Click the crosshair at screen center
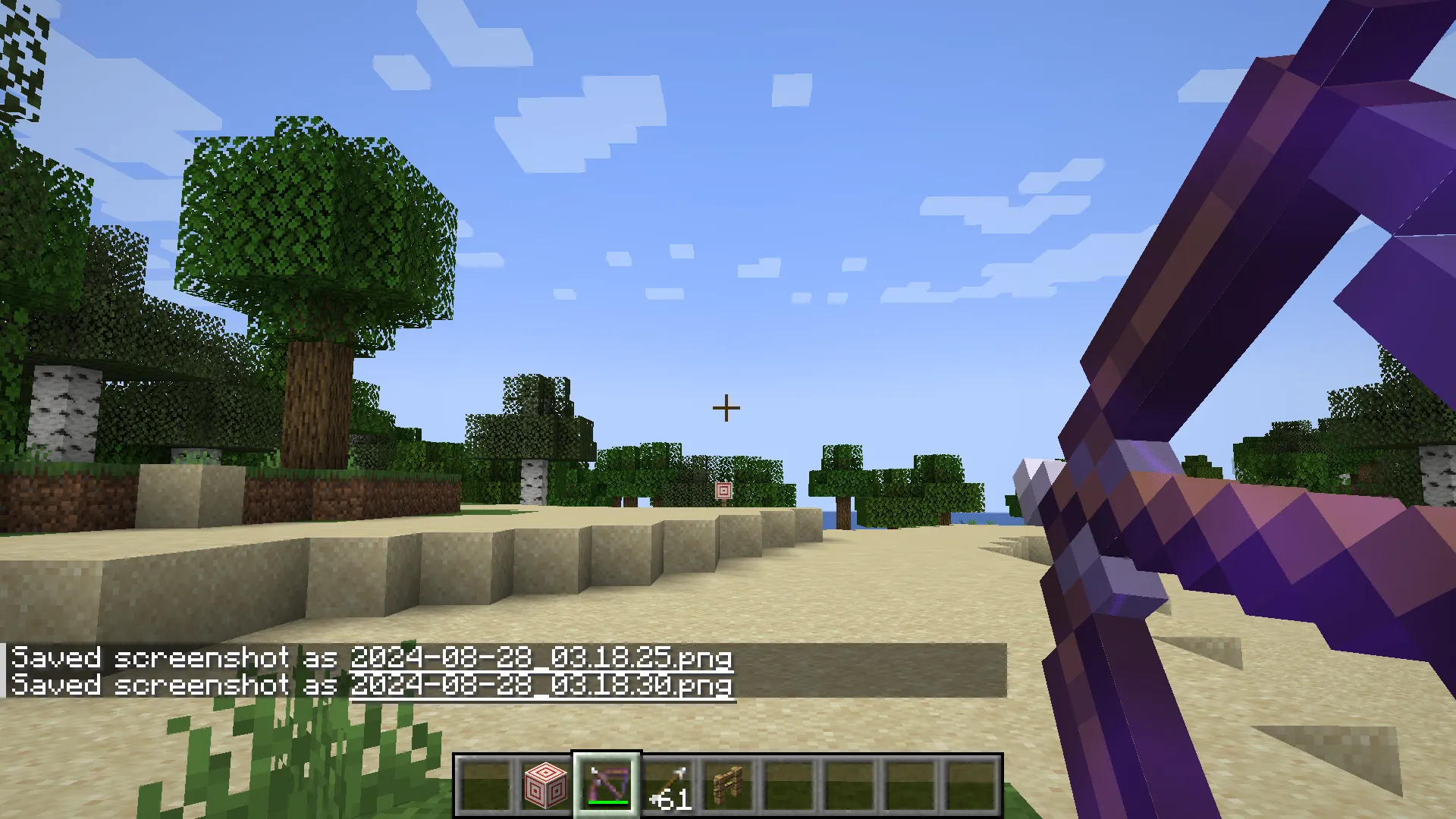Viewport: 1456px width, 819px height. pyautogui.click(x=726, y=407)
